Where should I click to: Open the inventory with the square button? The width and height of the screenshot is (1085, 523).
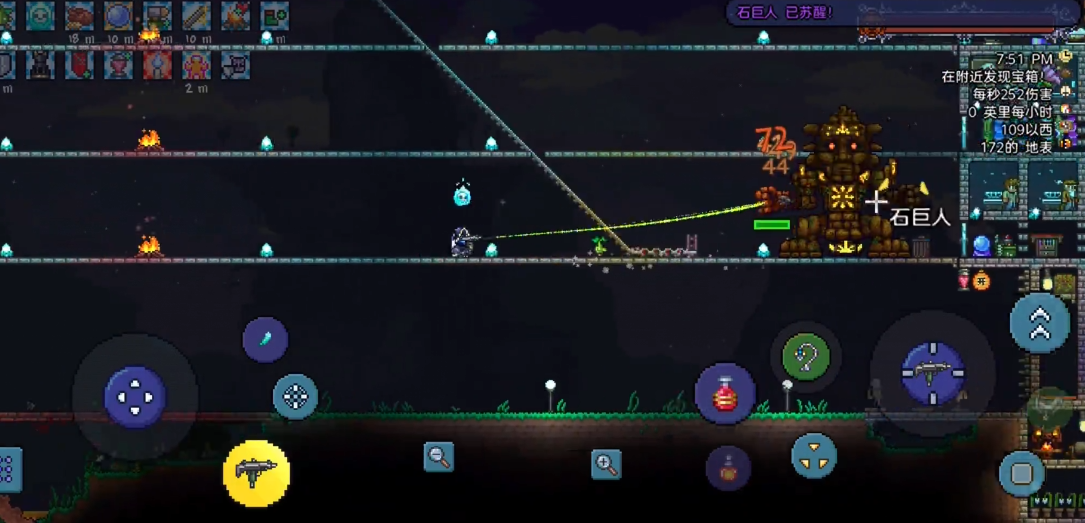pyautogui.click(x=1021, y=472)
